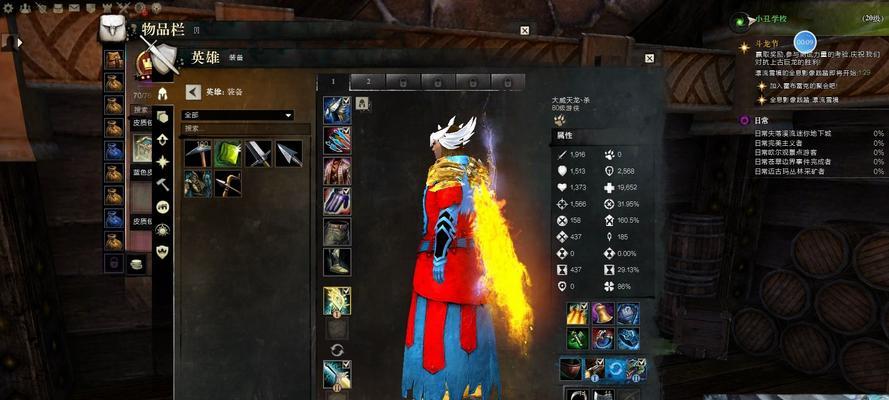Image resolution: width=889 pixels, height=400 pixels.
Task: Click the yellow bell skill icon
Action: 603,313
